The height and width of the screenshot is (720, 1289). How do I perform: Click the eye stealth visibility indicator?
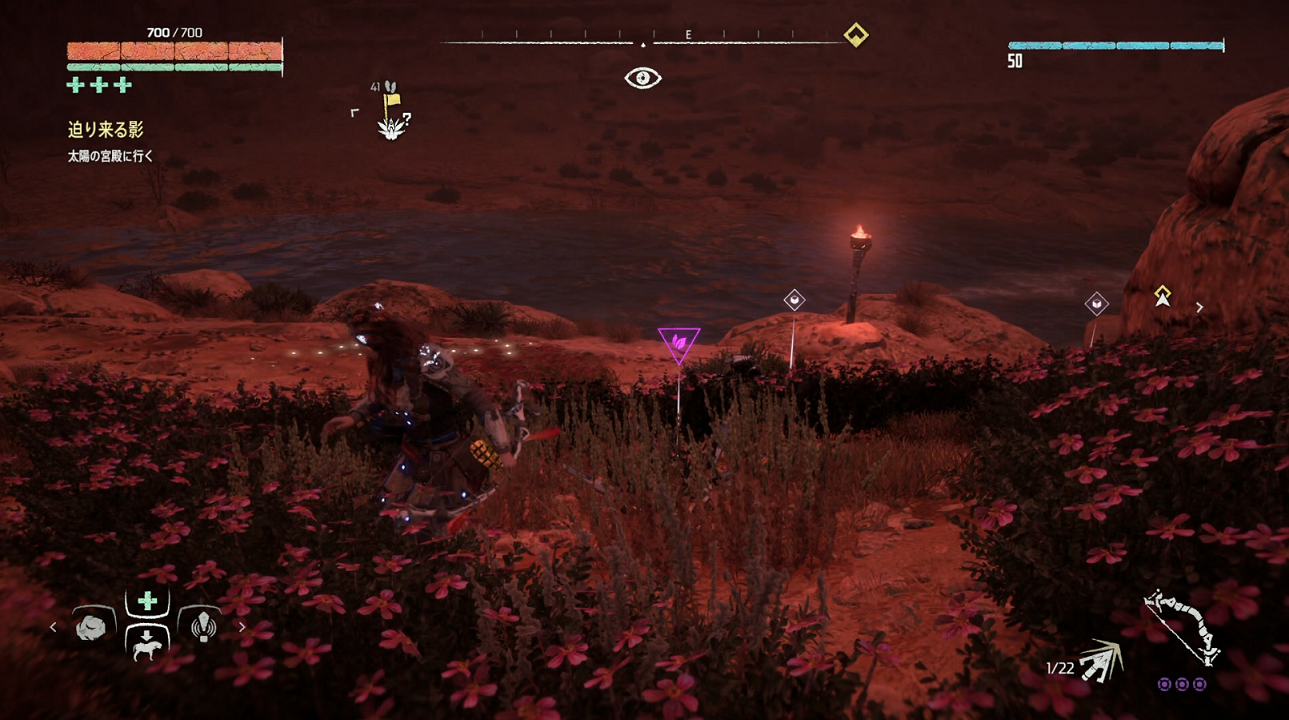click(x=643, y=78)
